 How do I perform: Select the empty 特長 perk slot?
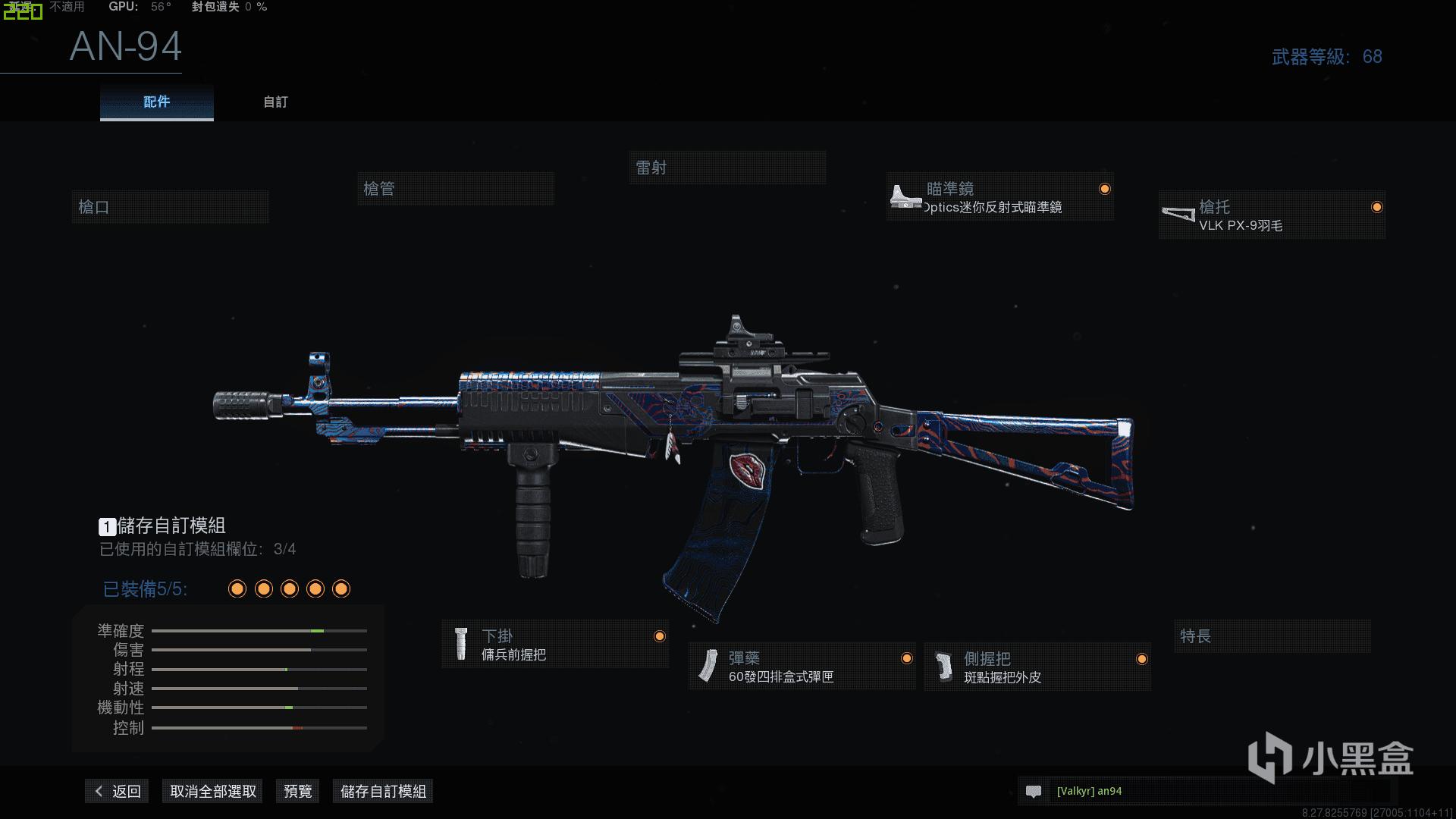coord(1272,636)
